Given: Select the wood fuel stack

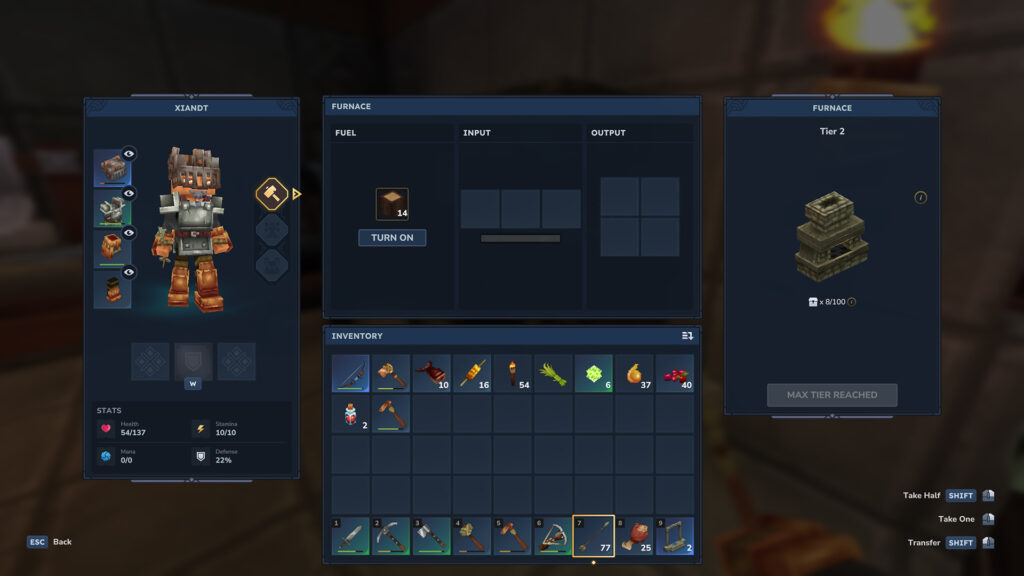Looking at the screenshot, I should tap(392, 204).
